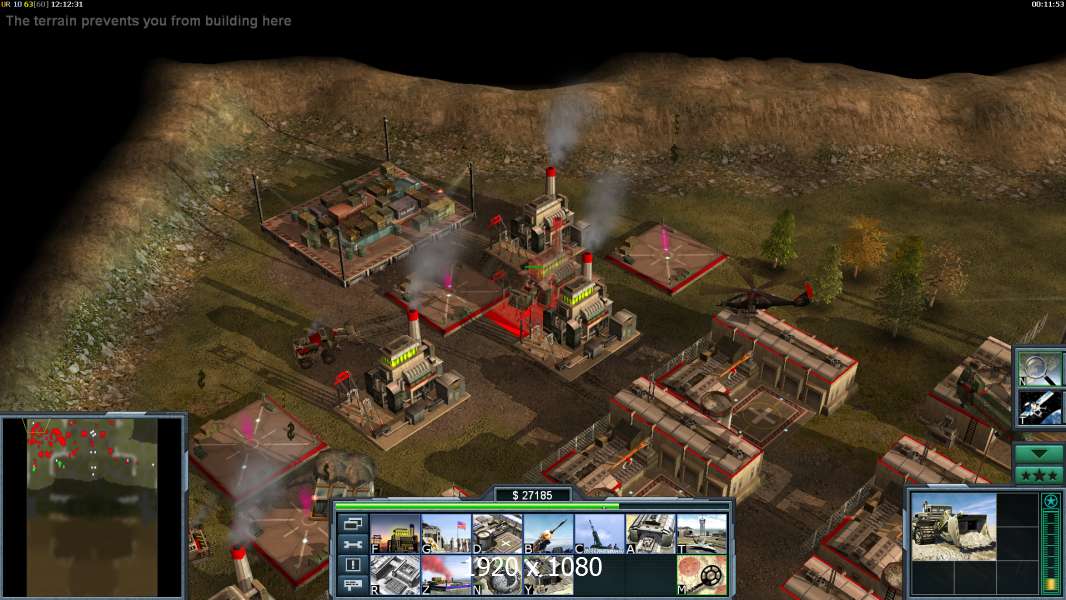This screenshot has height=600, width=1066.
Task: Choose the red smoke building icon marked Z
Action: pyautogui.click(x=446, y=575)
